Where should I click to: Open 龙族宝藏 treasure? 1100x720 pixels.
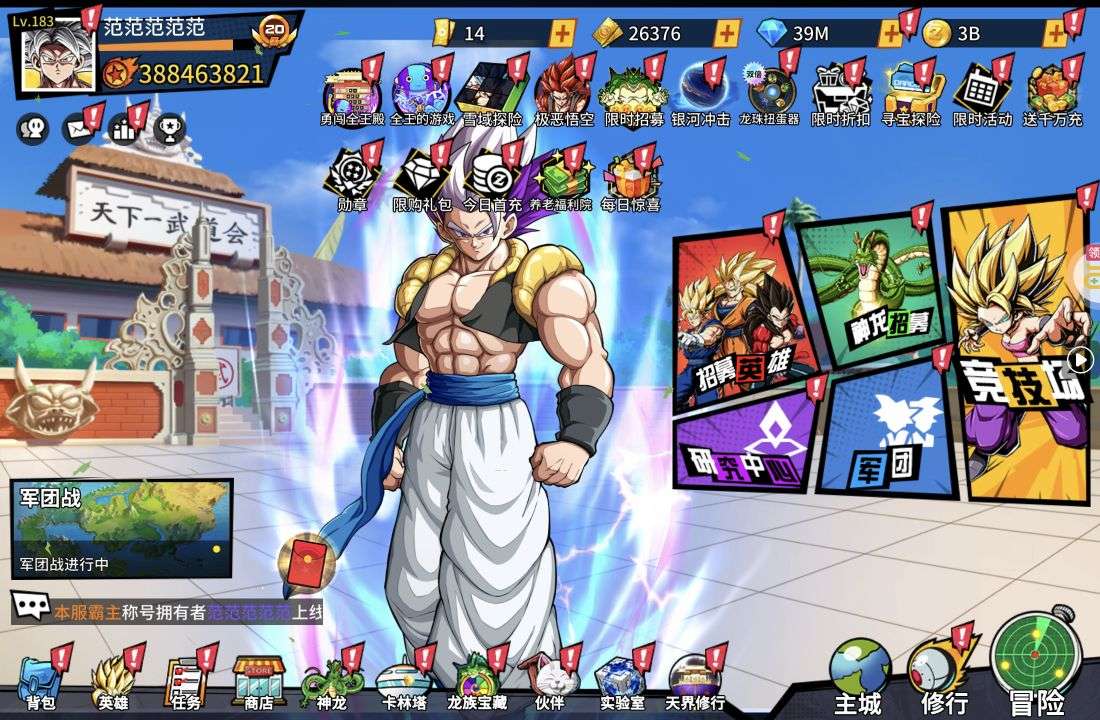[x=476, y=681]
